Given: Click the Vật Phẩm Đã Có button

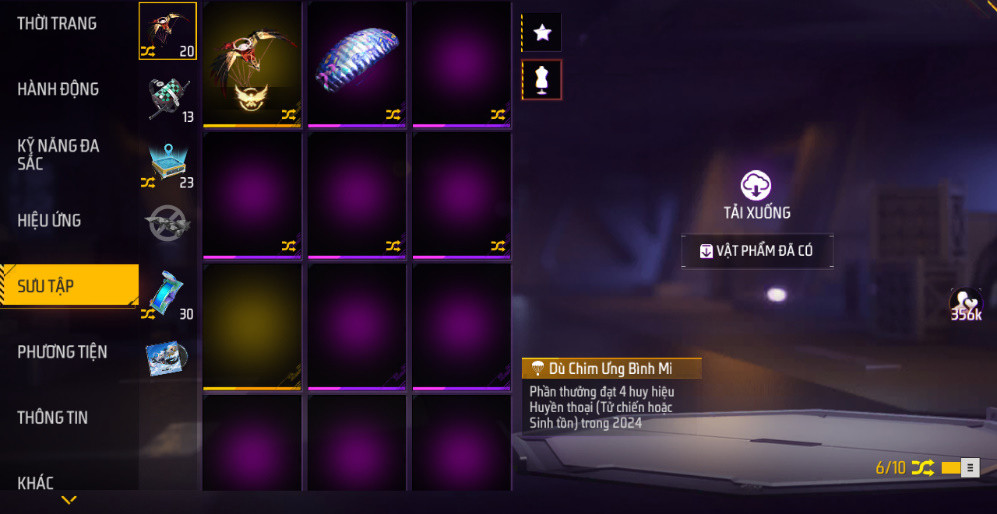Looking at the screenshot, I should tap(756, 251).
